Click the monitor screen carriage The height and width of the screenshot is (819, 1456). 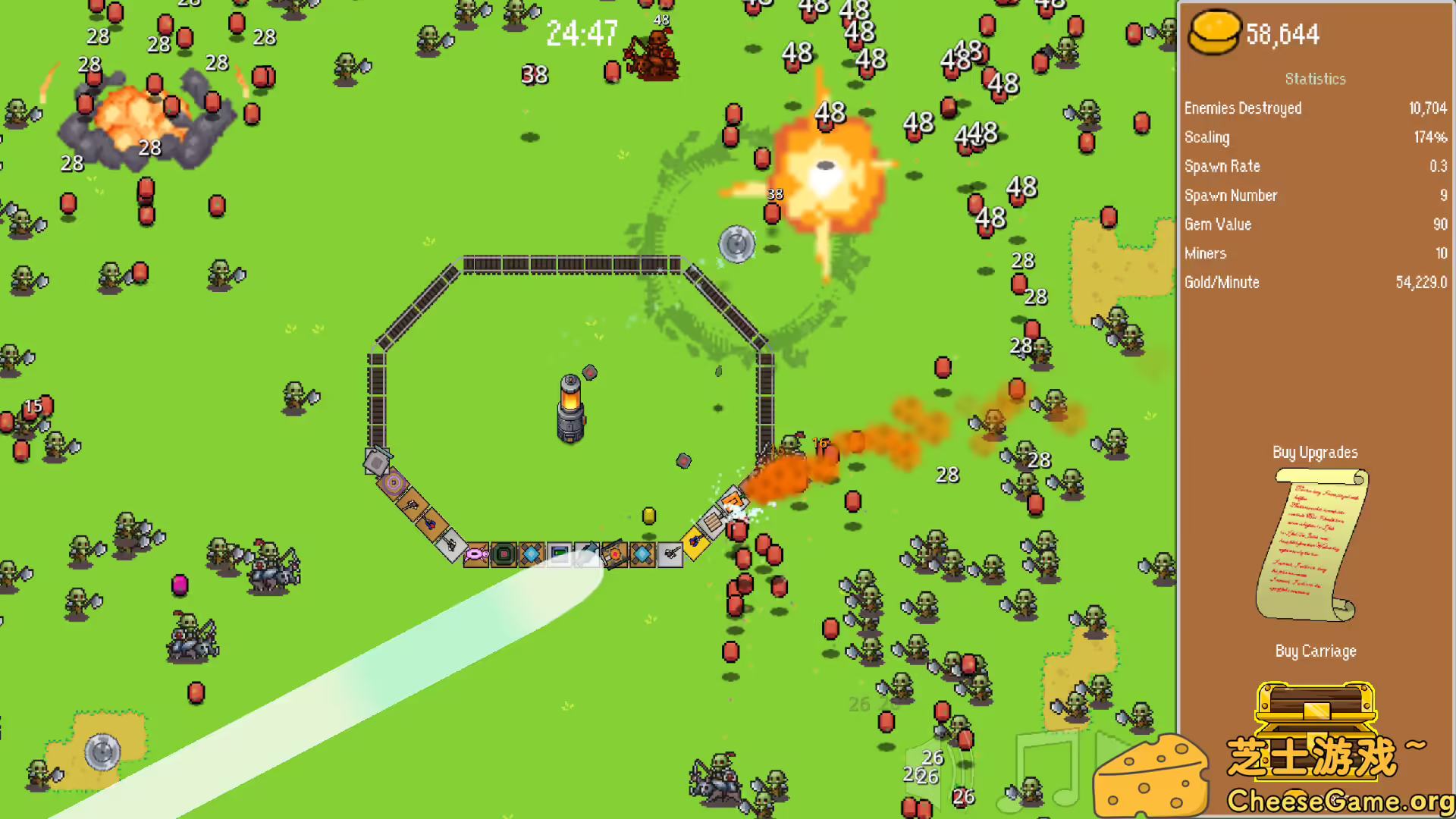[559, 554]
